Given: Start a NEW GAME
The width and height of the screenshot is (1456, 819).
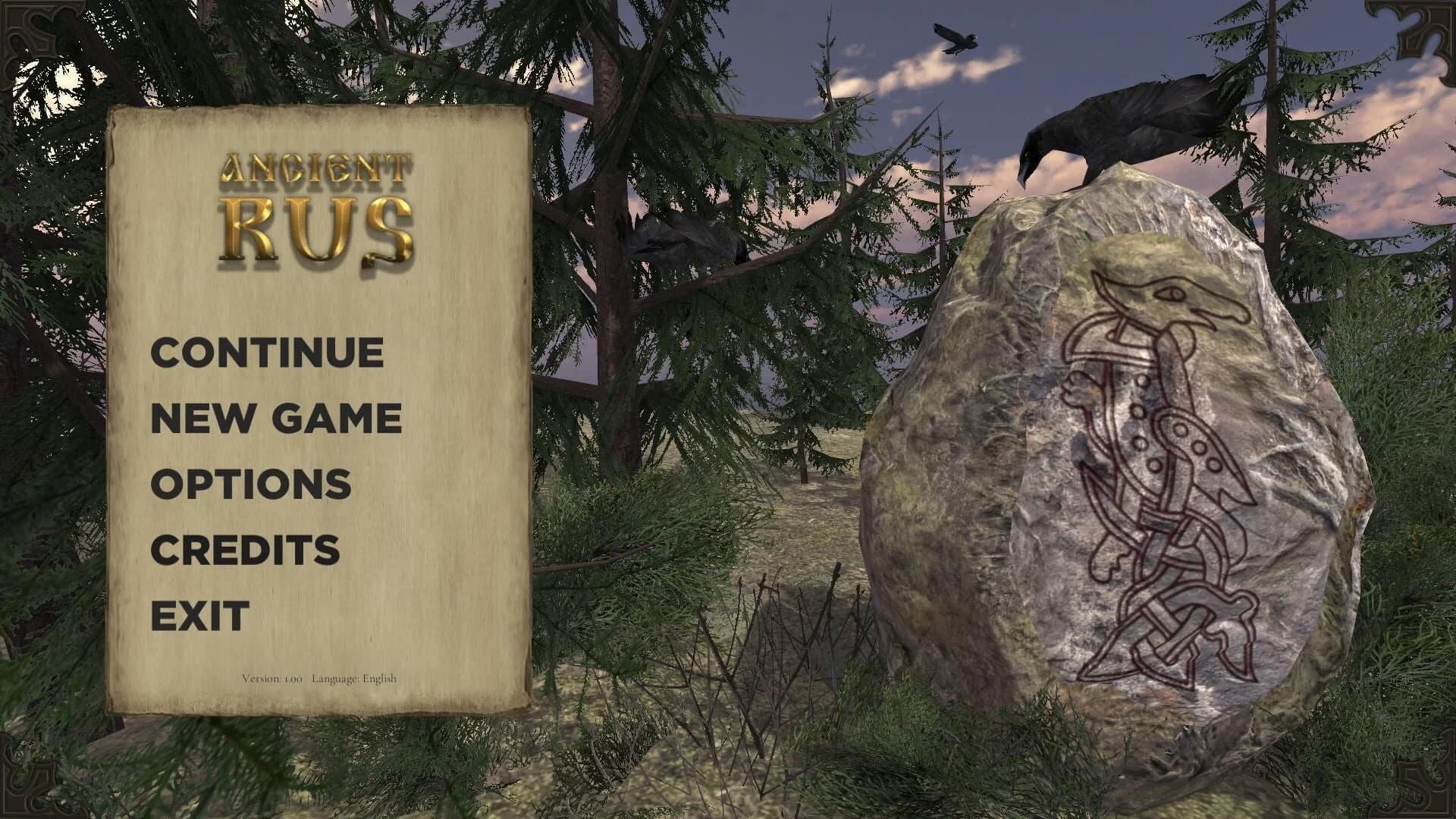Looking at the screenshot, I should (x=277, y=418).
